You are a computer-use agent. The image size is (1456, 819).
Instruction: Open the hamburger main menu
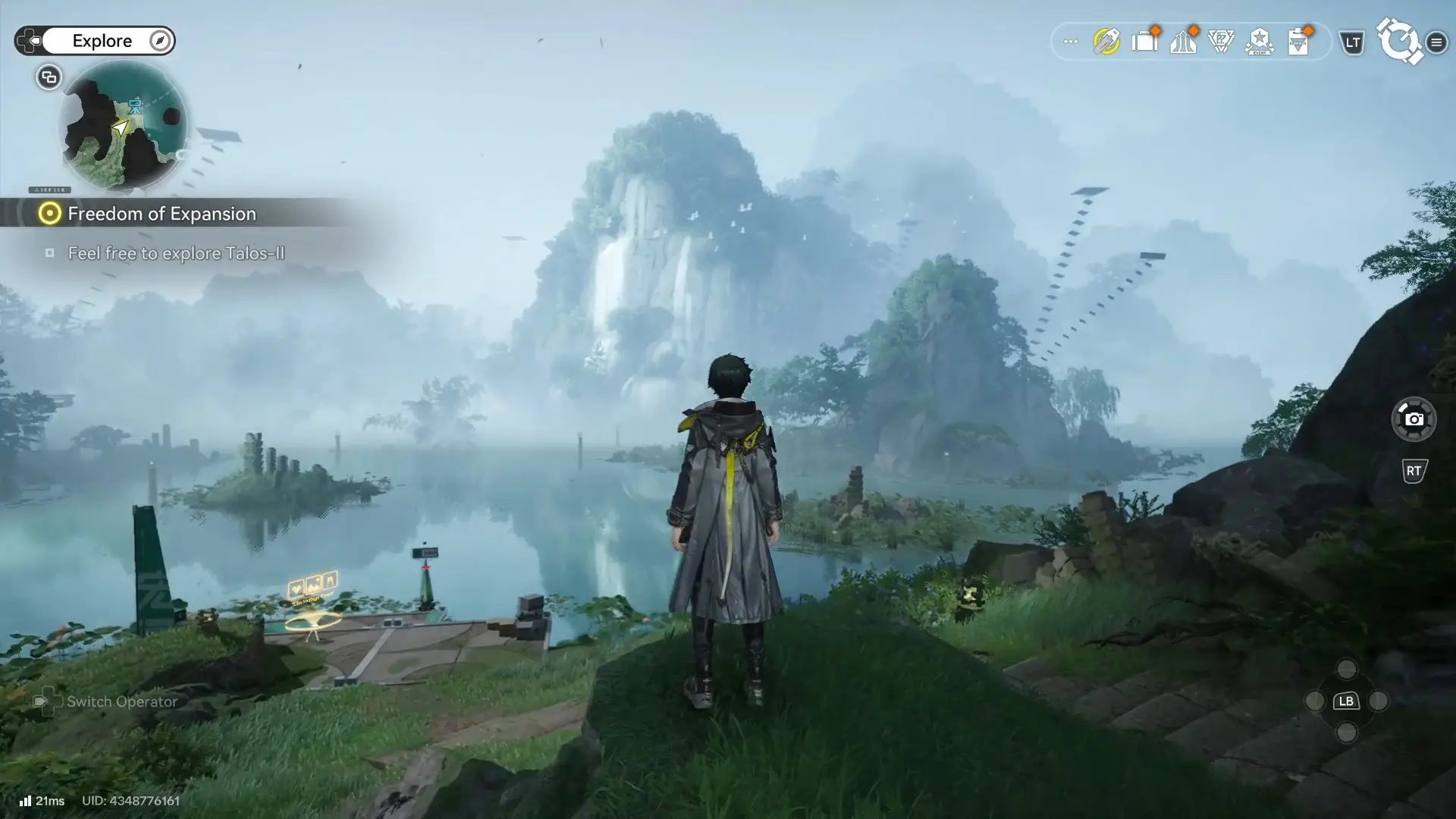pyautogui.click(x=1436, y=42)
